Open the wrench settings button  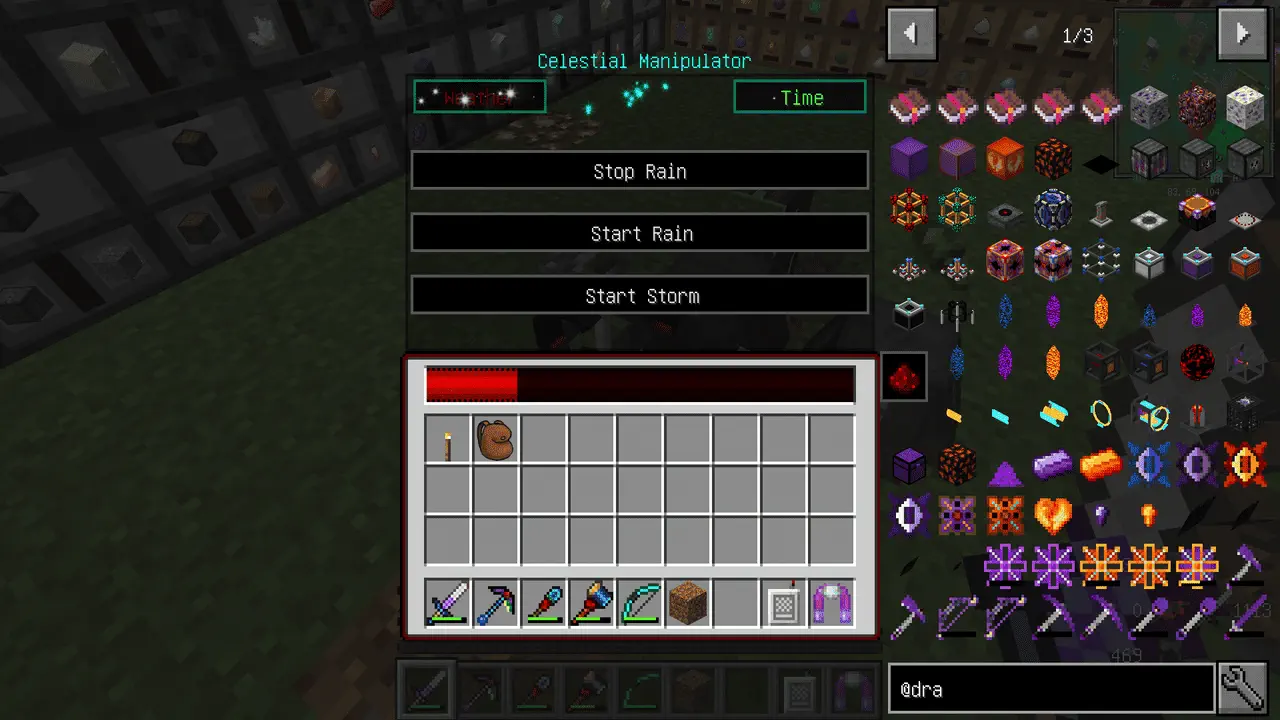coord(1244,689)
